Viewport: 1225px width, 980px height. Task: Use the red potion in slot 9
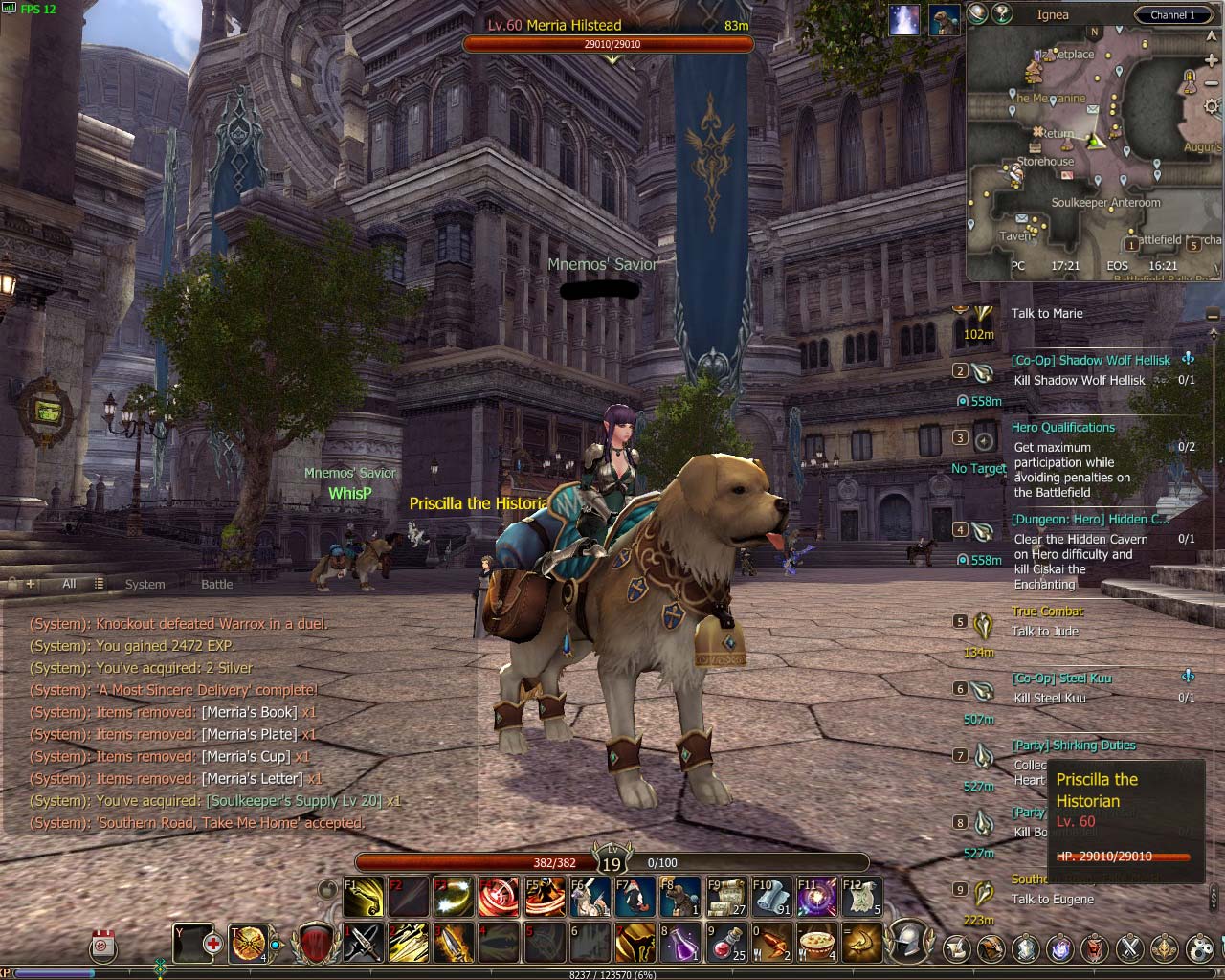point(726,943)
